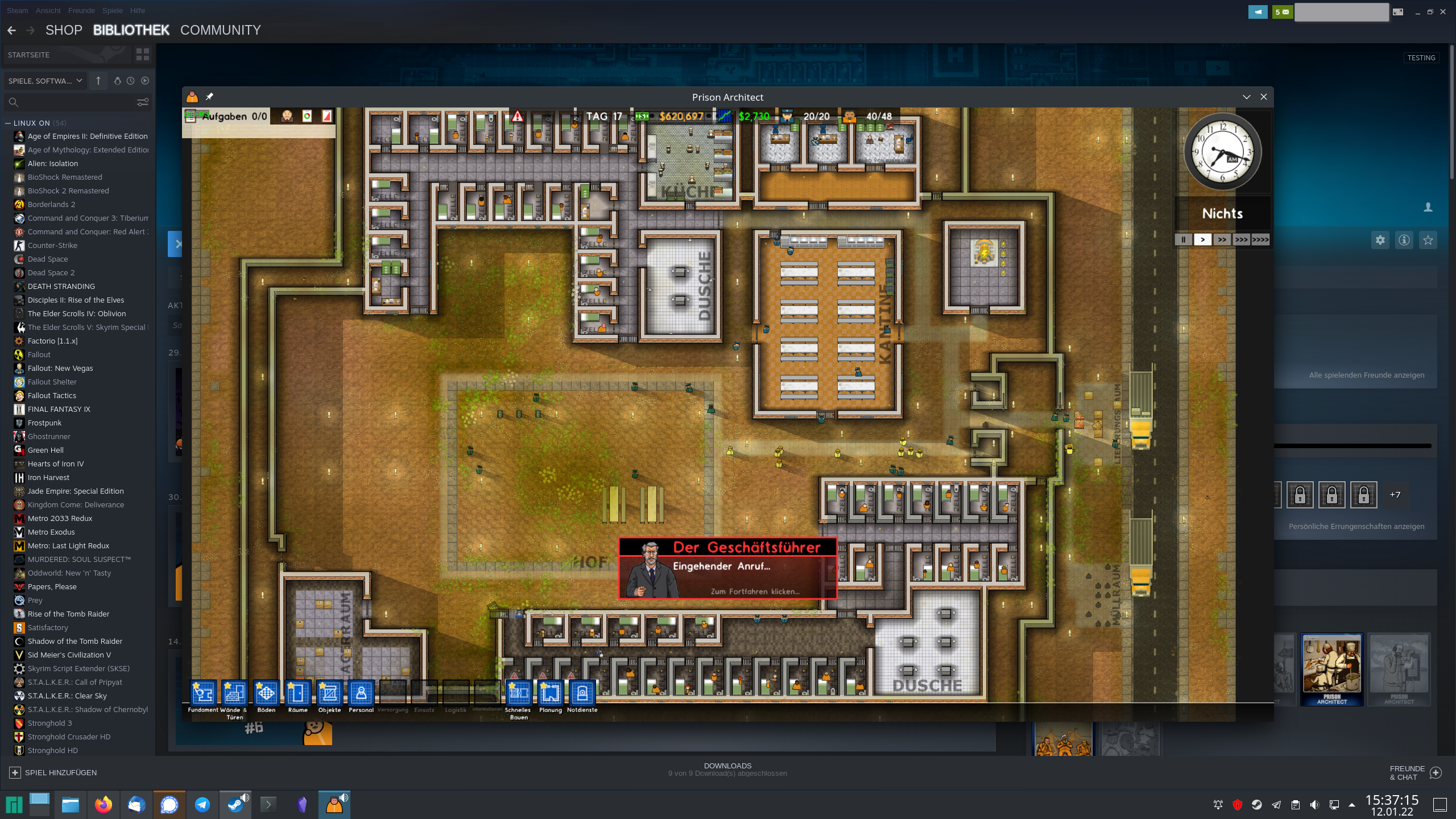The width and height of the screenshot is (1456, 819).
Task: Pin the Prison Architect overlay window
Action: [x=210, y=96]
